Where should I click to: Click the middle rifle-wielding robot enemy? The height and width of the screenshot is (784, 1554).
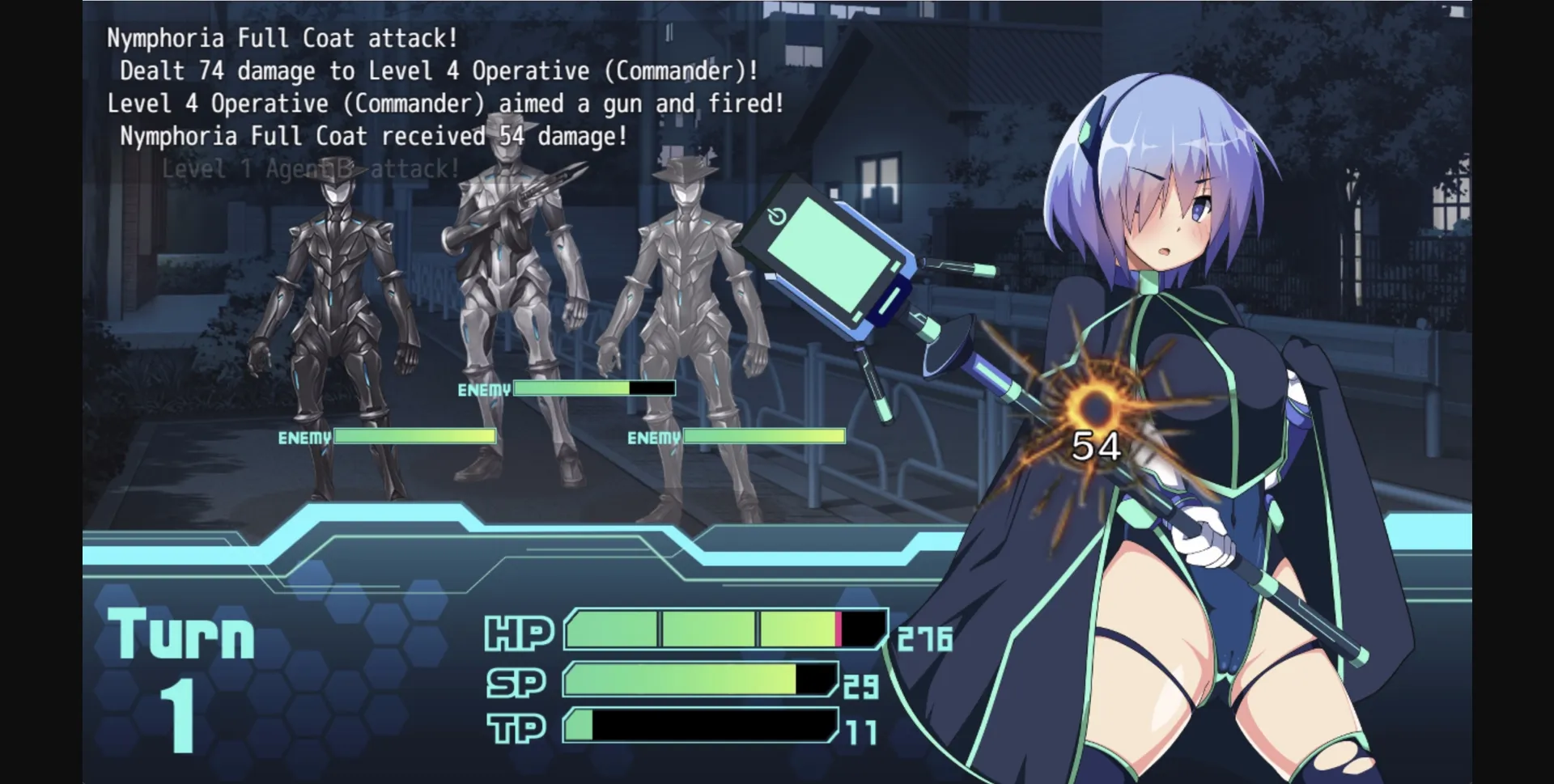tap(510, 291)
